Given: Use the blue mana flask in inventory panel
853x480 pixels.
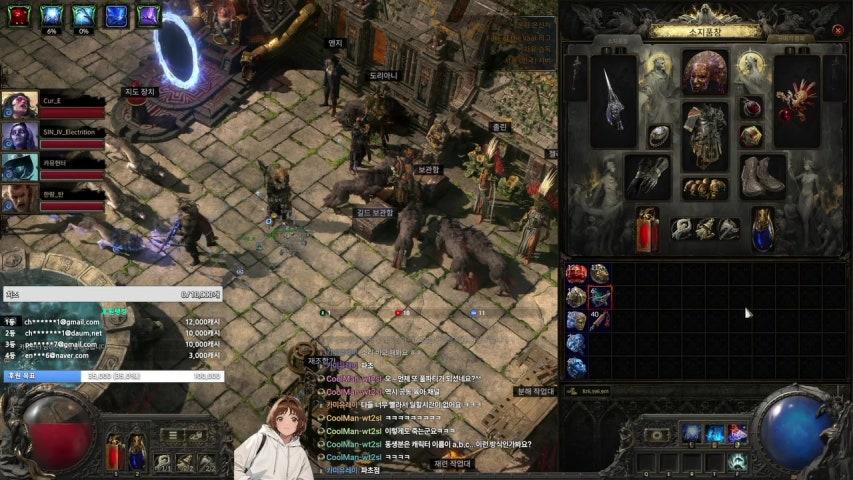Looking at the screenshot, I should 763,229.
